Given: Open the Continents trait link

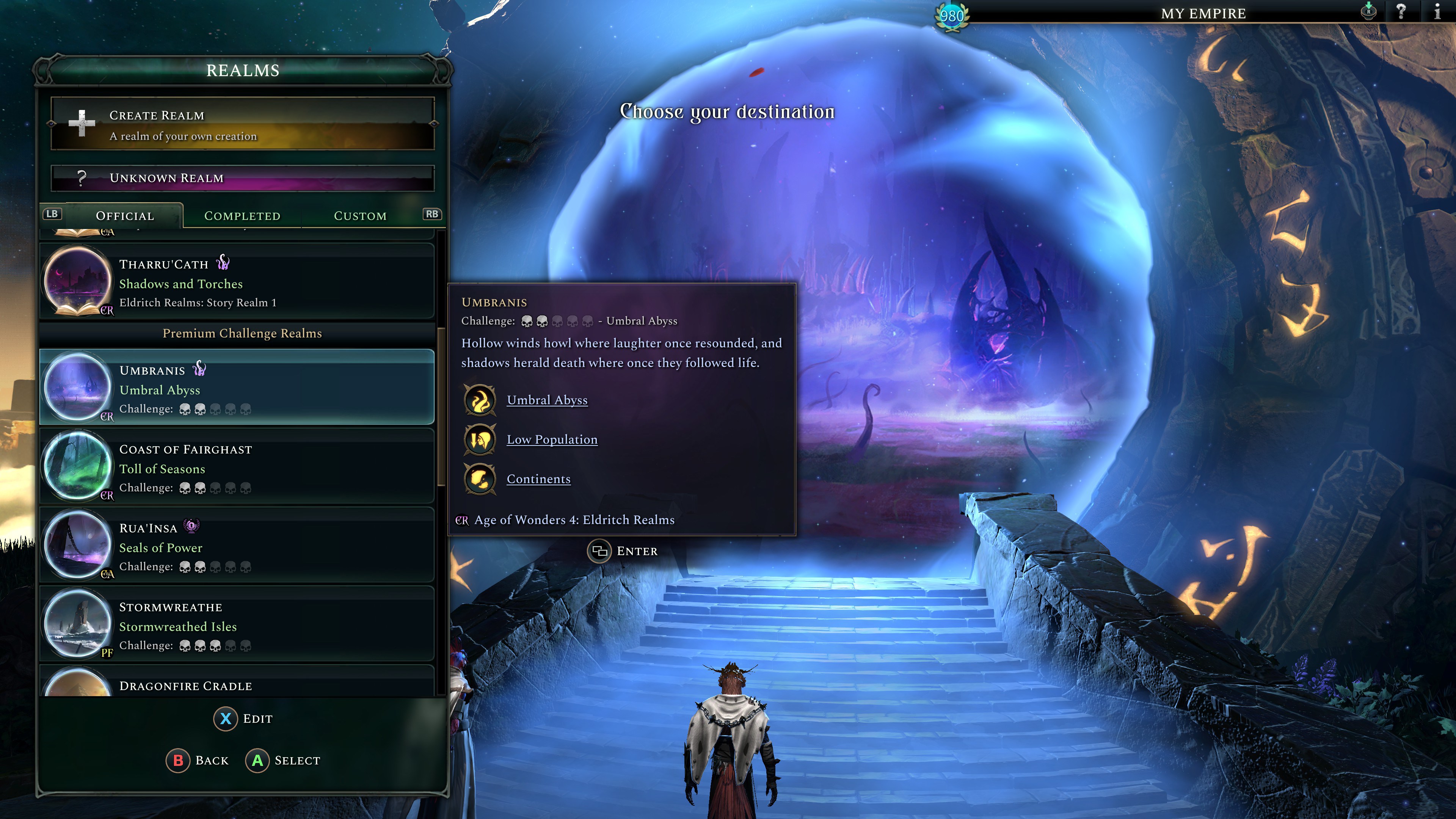Looking at the screenshot, I should (538, 479).
